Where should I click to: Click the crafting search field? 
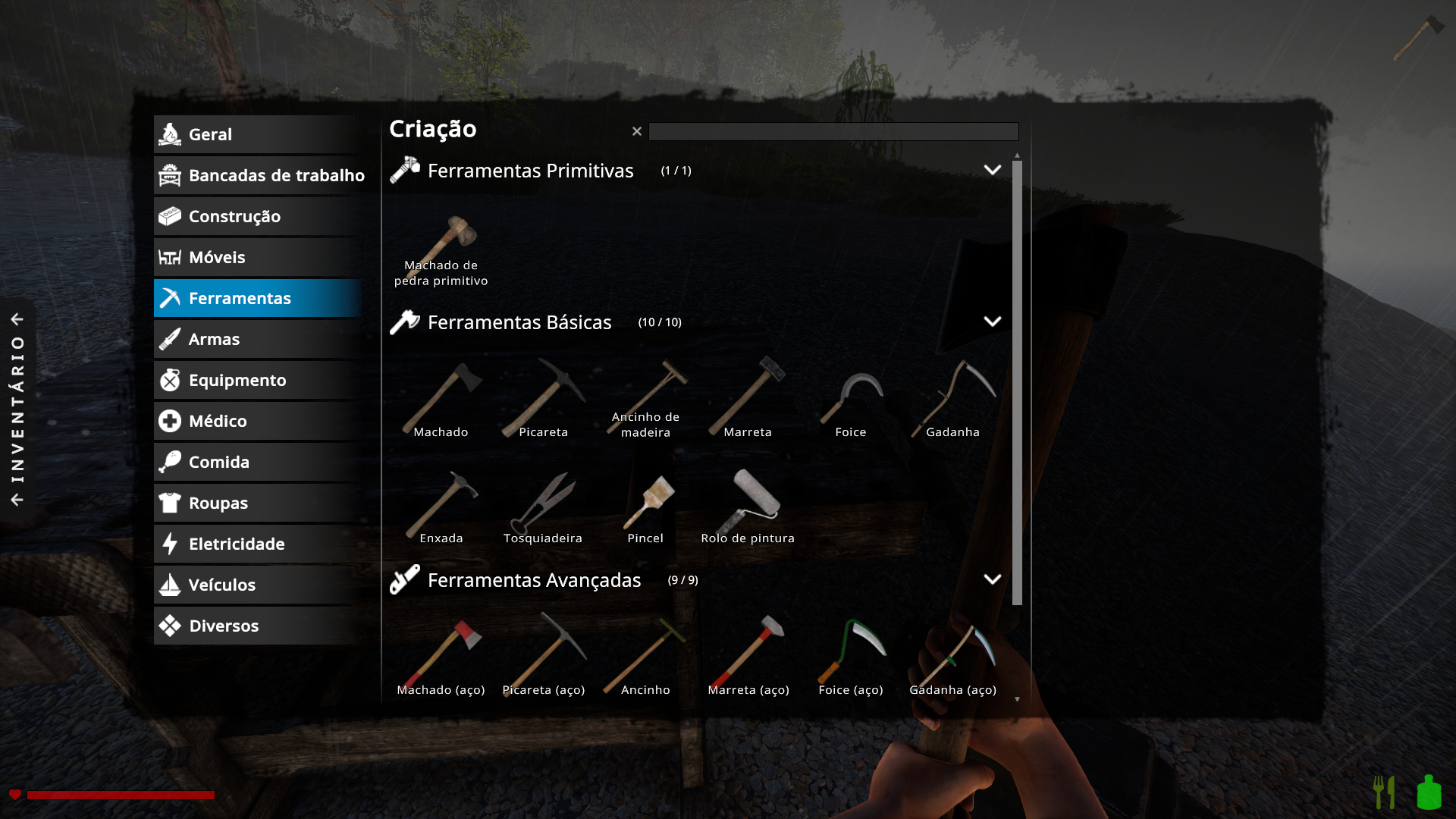coord(833,132)
